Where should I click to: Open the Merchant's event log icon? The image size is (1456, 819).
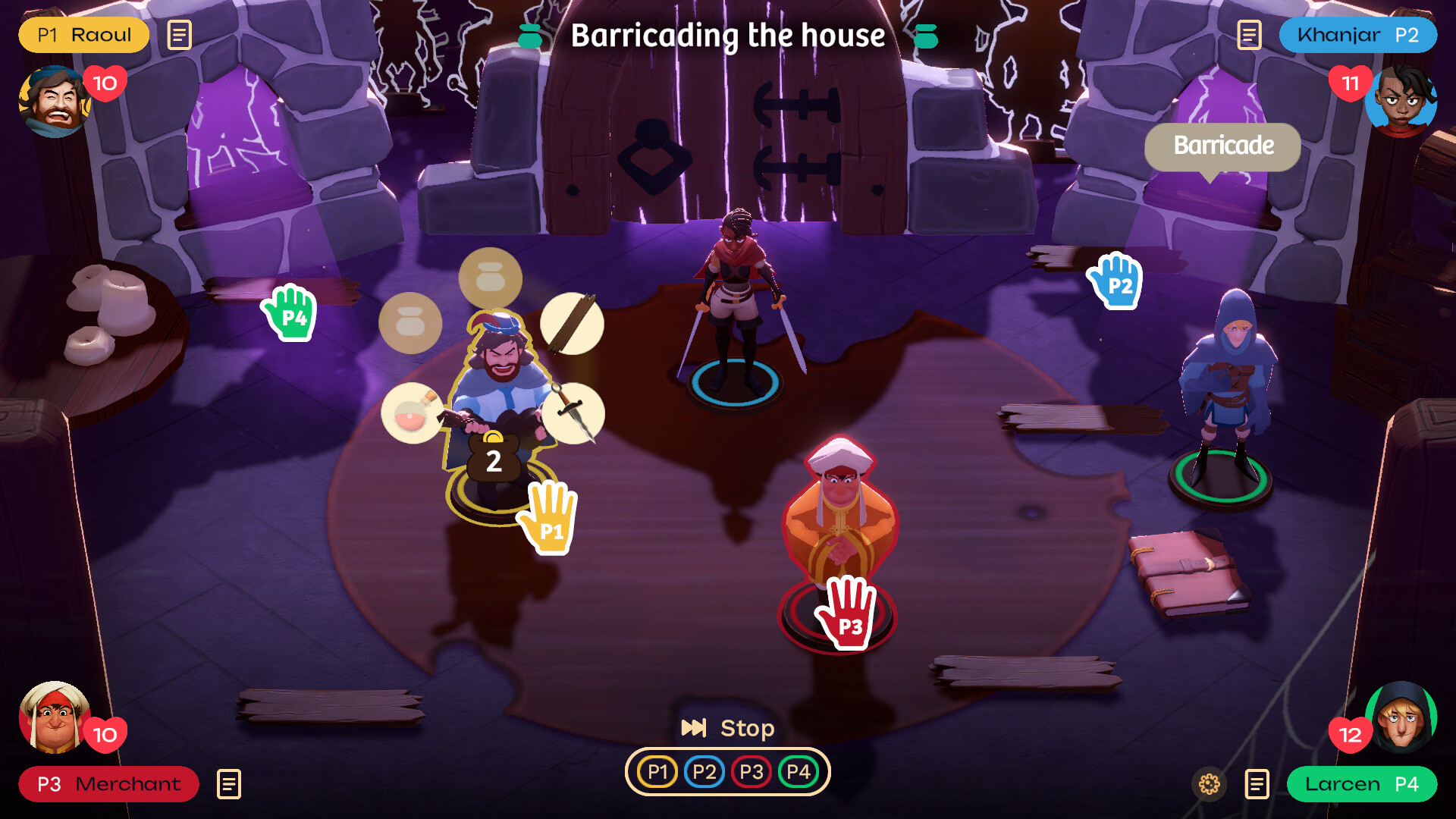pos(229,785)
